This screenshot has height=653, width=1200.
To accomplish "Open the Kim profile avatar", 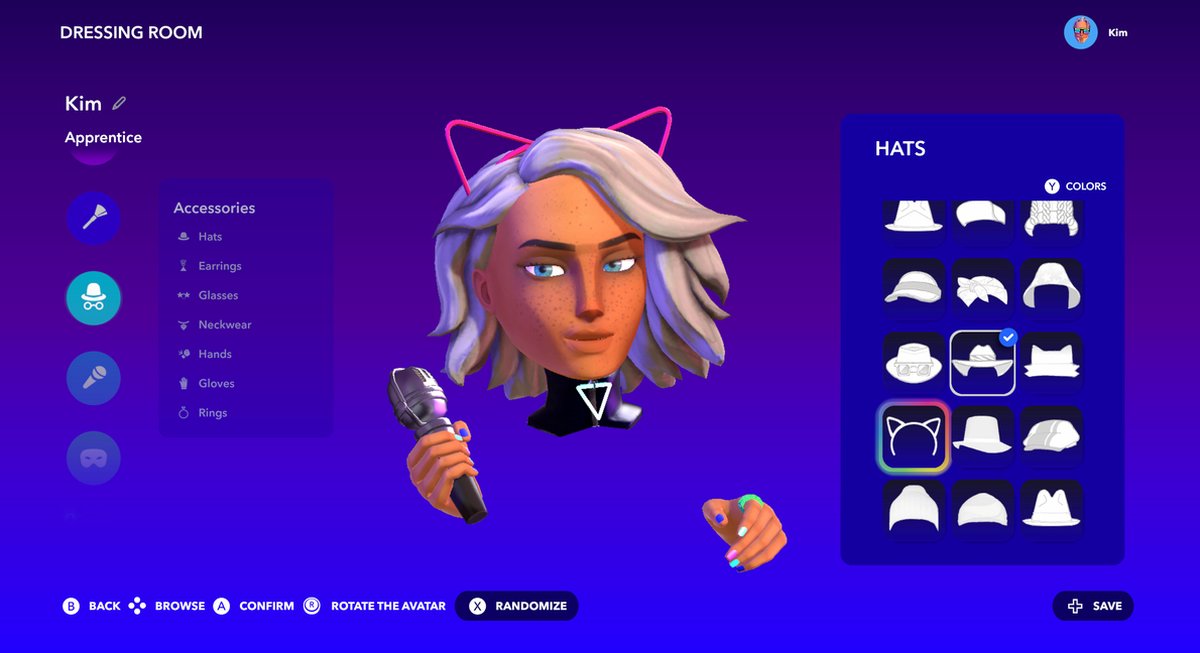I will point(1081,32).
